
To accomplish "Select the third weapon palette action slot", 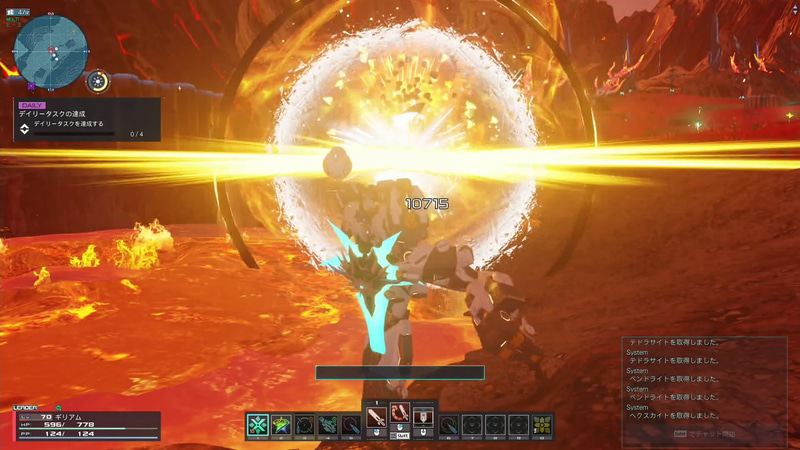I will pos(423,415).
